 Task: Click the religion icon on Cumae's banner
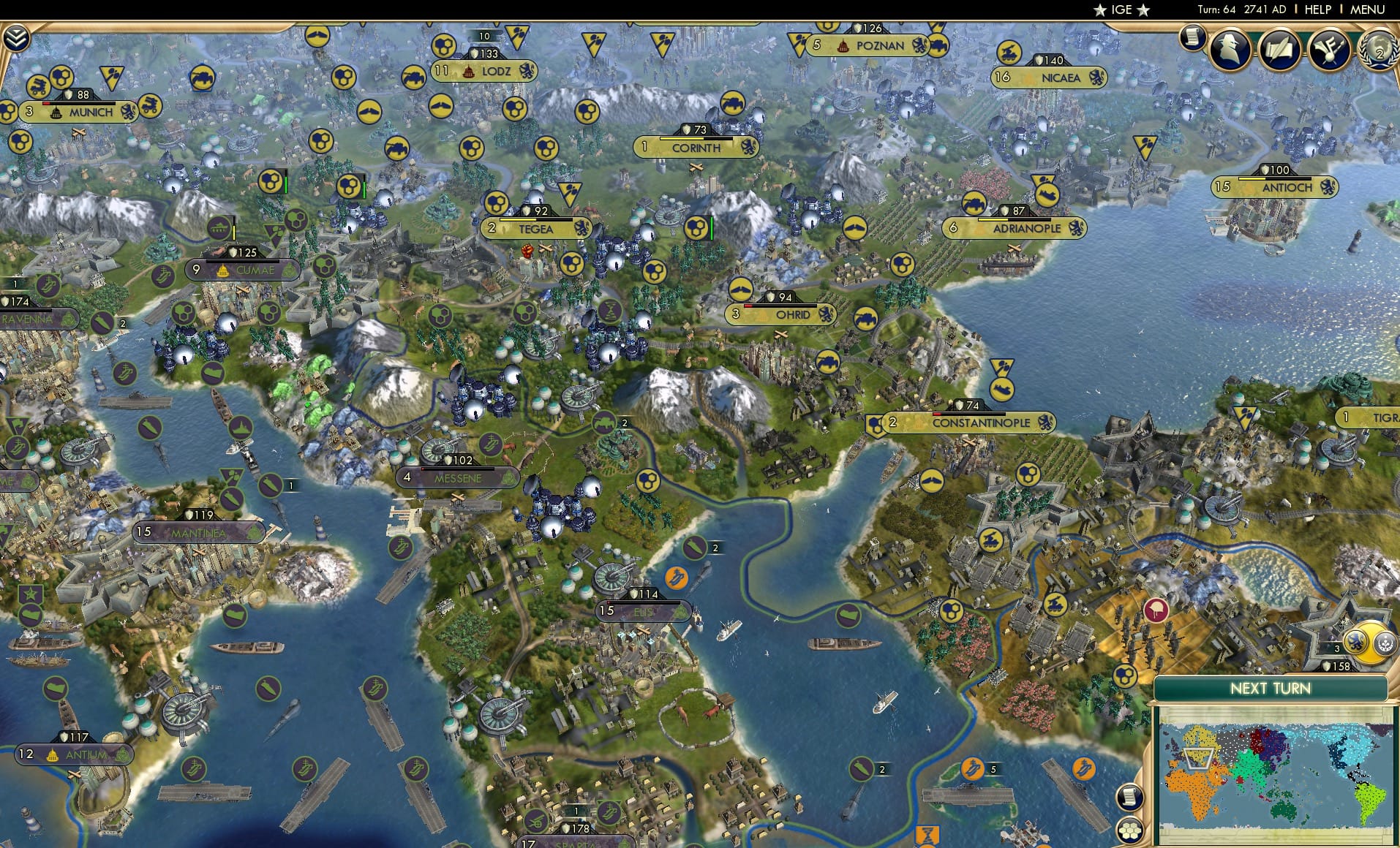pyautogui.click(x=223, y=270)
